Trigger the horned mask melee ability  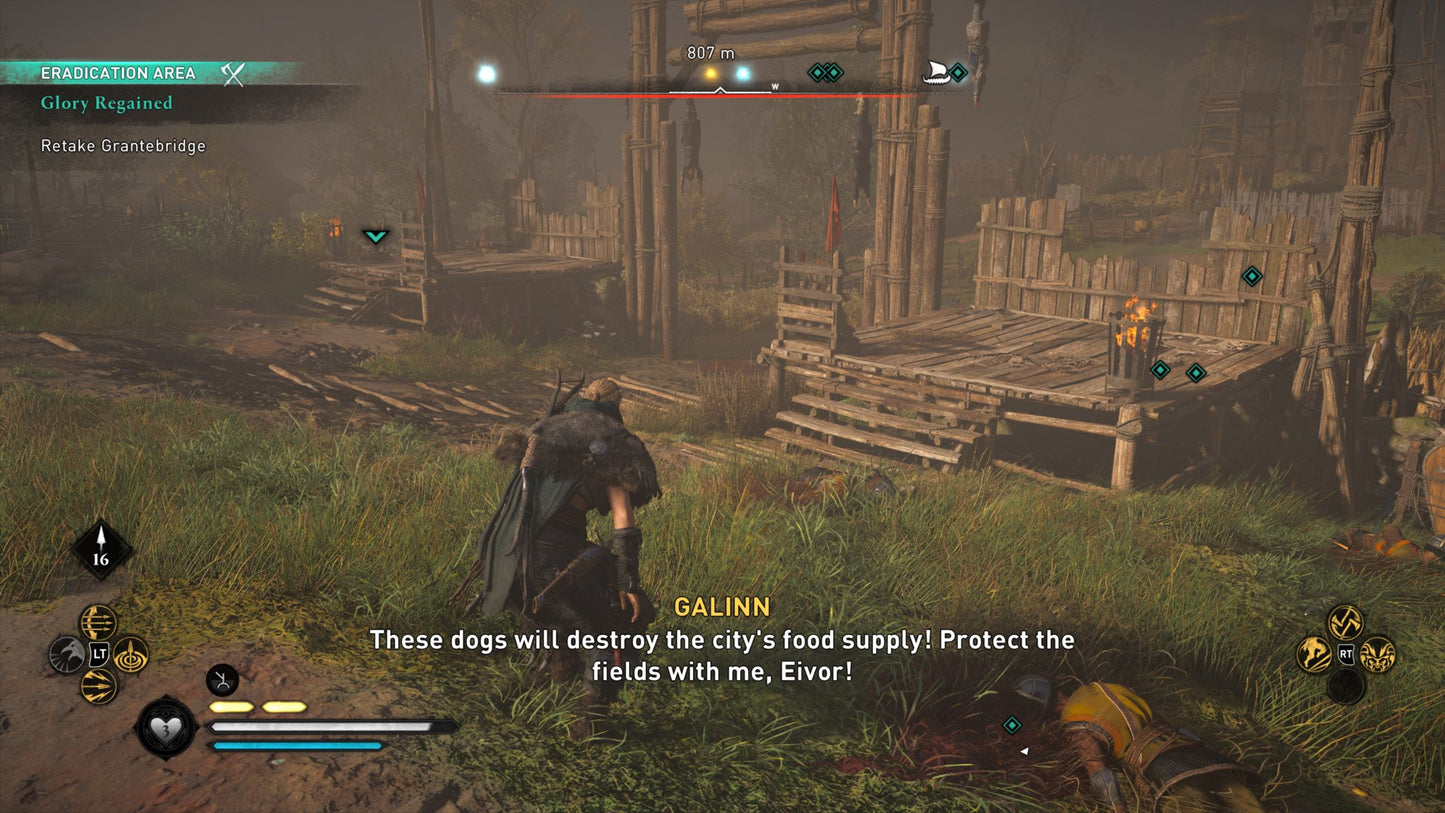point(1377,655)
